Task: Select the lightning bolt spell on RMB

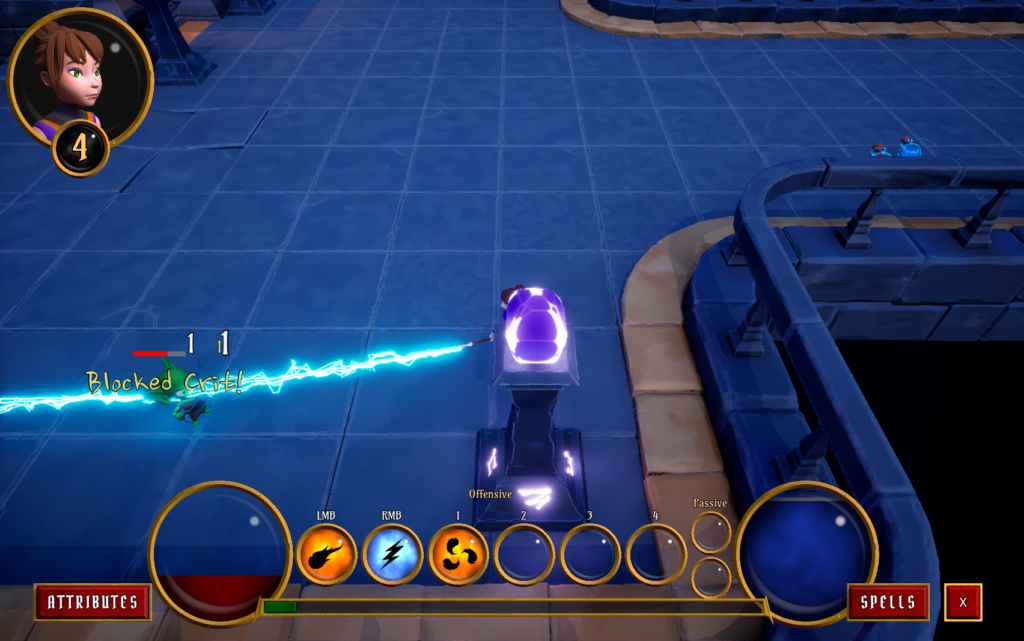Action: [392, 554]
